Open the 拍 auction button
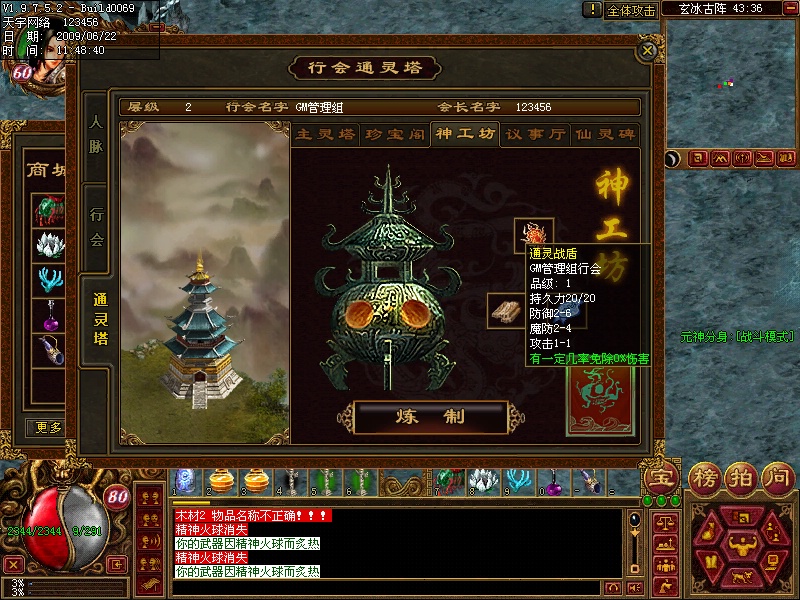The width and height of the screenshot is (800, 600). click(x=741, y=478)
